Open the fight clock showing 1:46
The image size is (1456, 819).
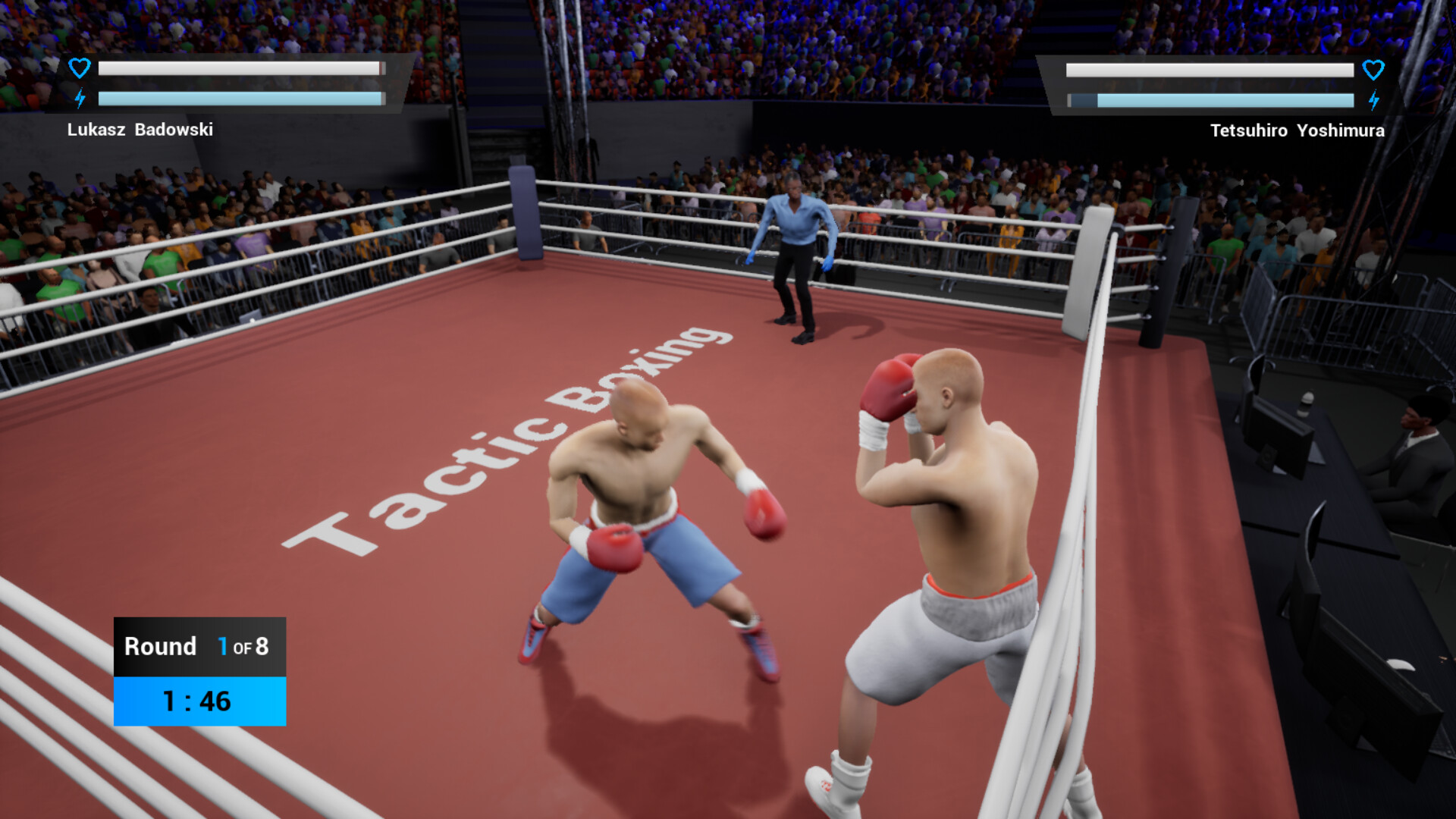(199, 701)
